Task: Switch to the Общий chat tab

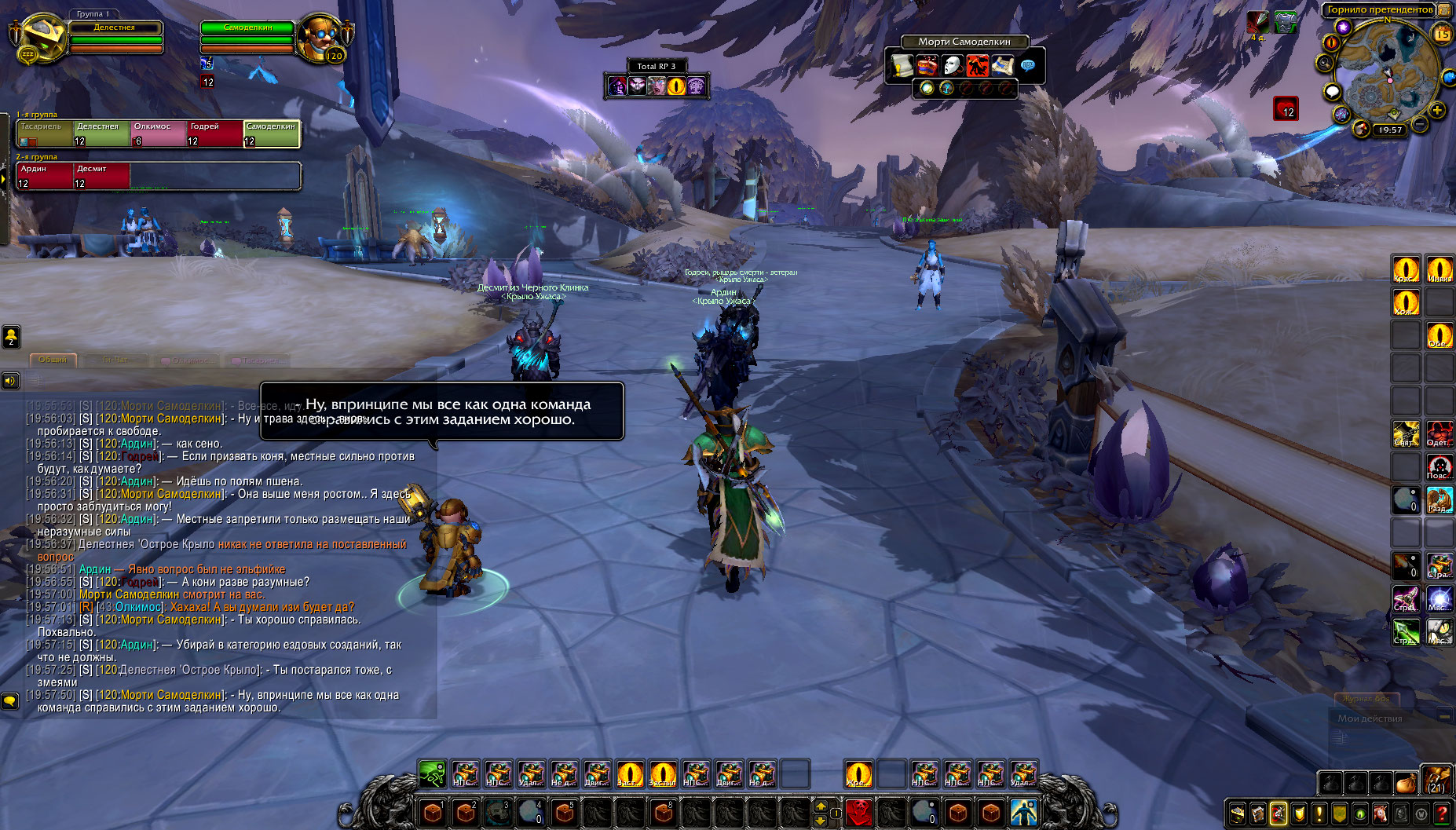Action: point(53,360)
